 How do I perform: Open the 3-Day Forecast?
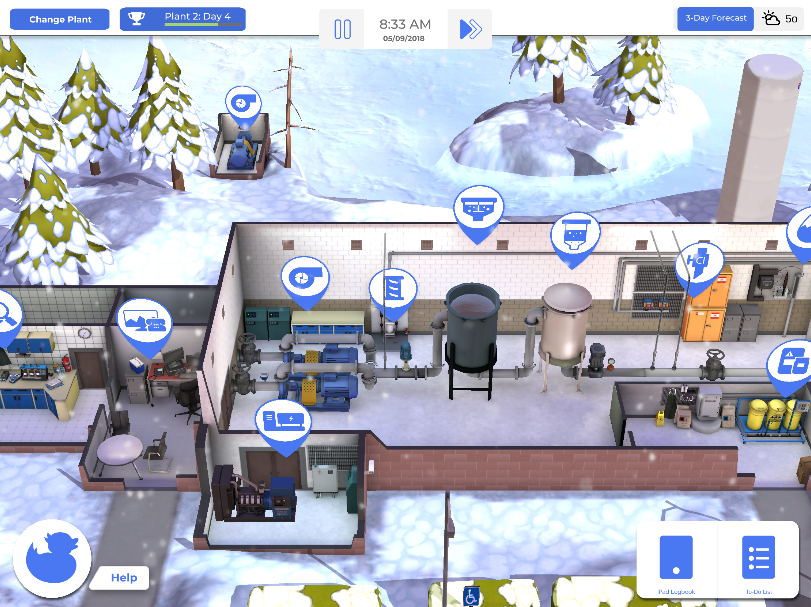point(715,18)
